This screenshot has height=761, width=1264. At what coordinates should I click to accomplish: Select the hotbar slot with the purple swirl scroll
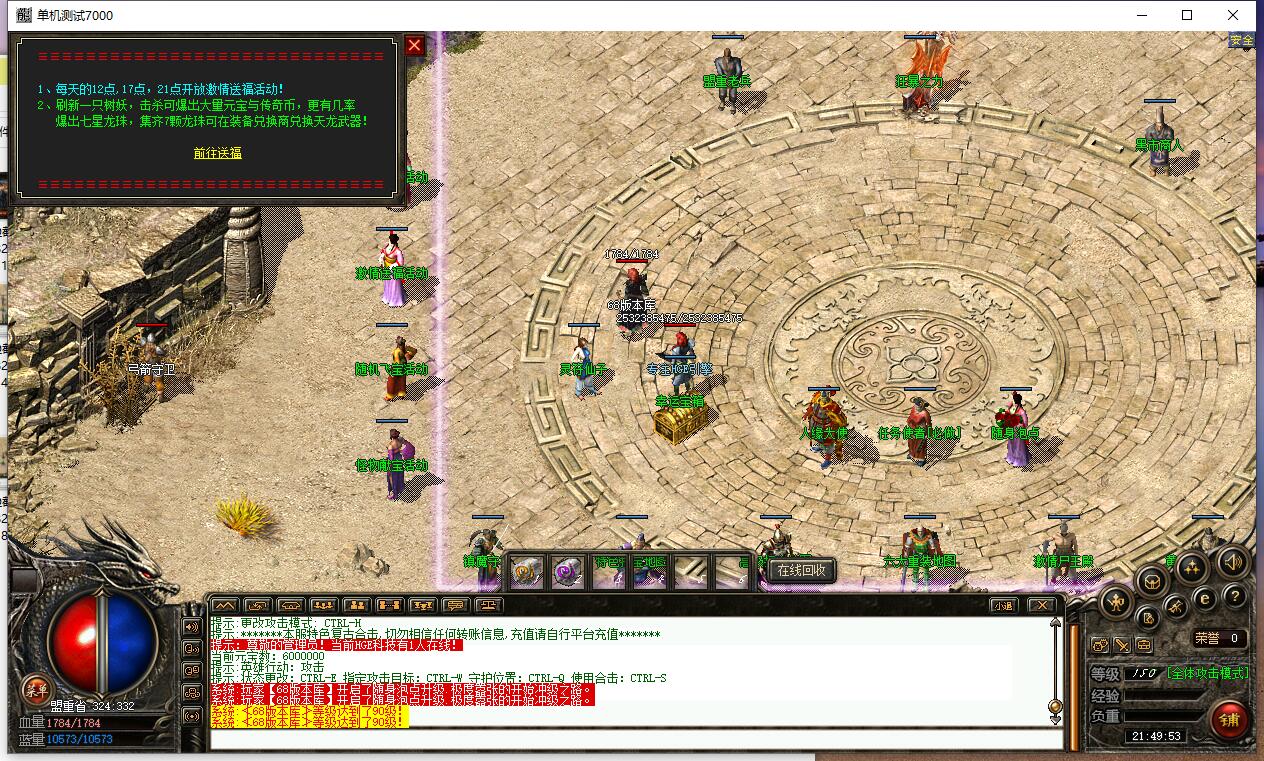tap(568, 571)
